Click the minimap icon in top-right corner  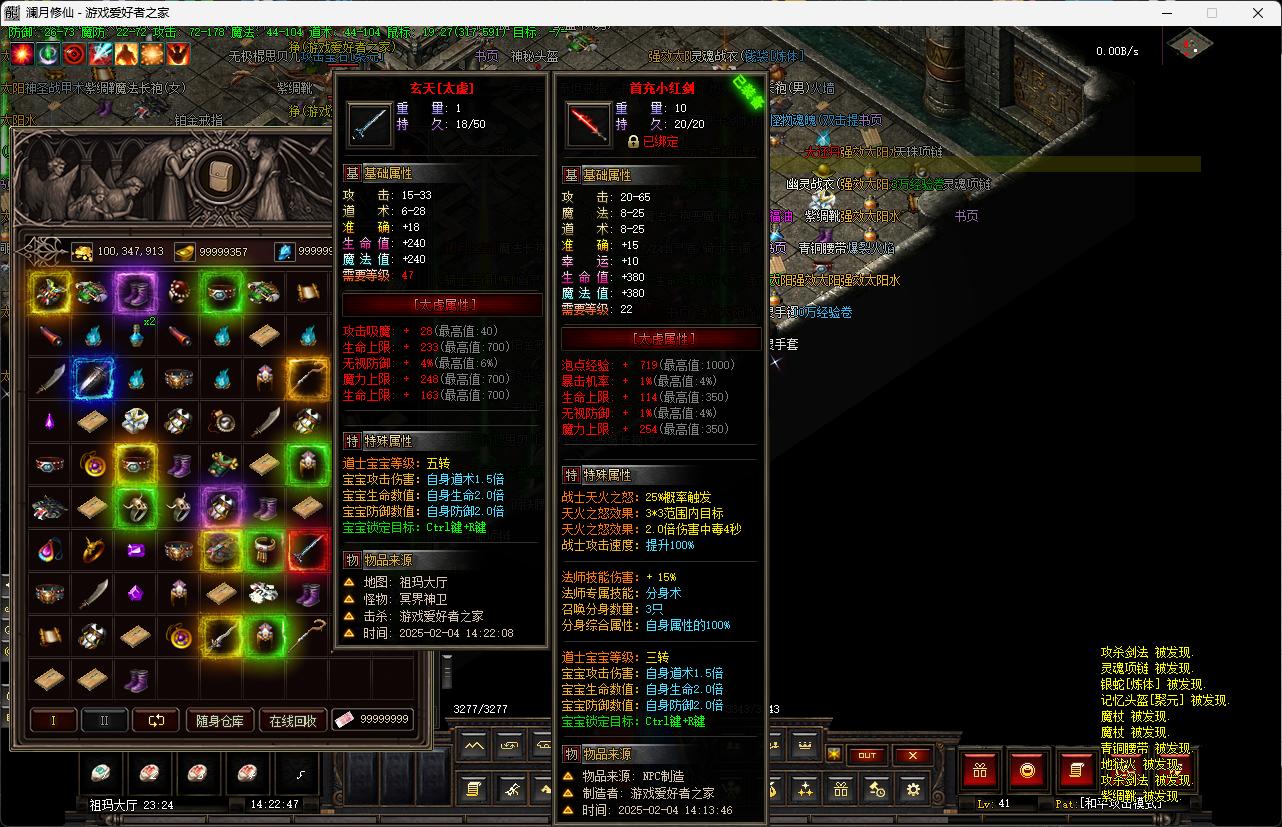pos(1190,45)
